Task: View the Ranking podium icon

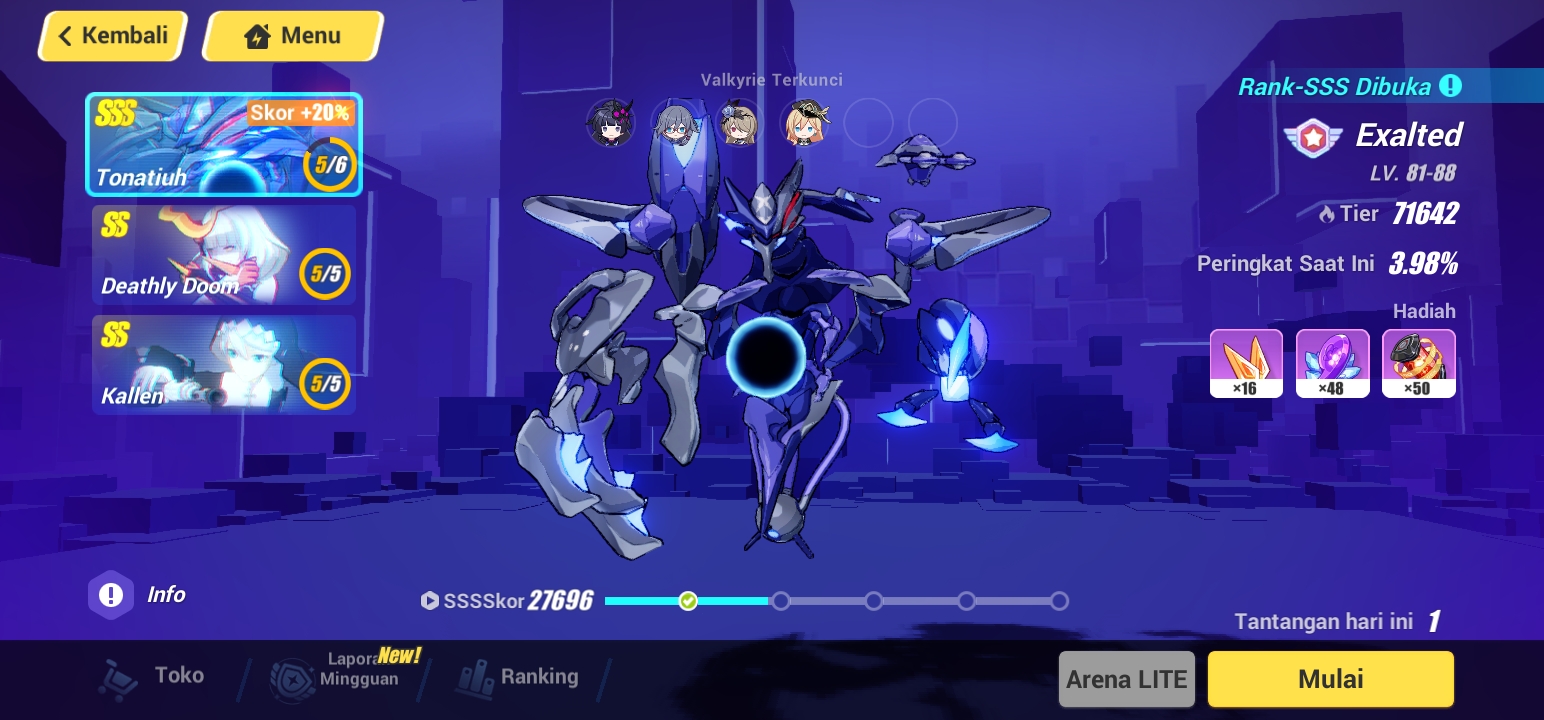Action: coord(474,676)
